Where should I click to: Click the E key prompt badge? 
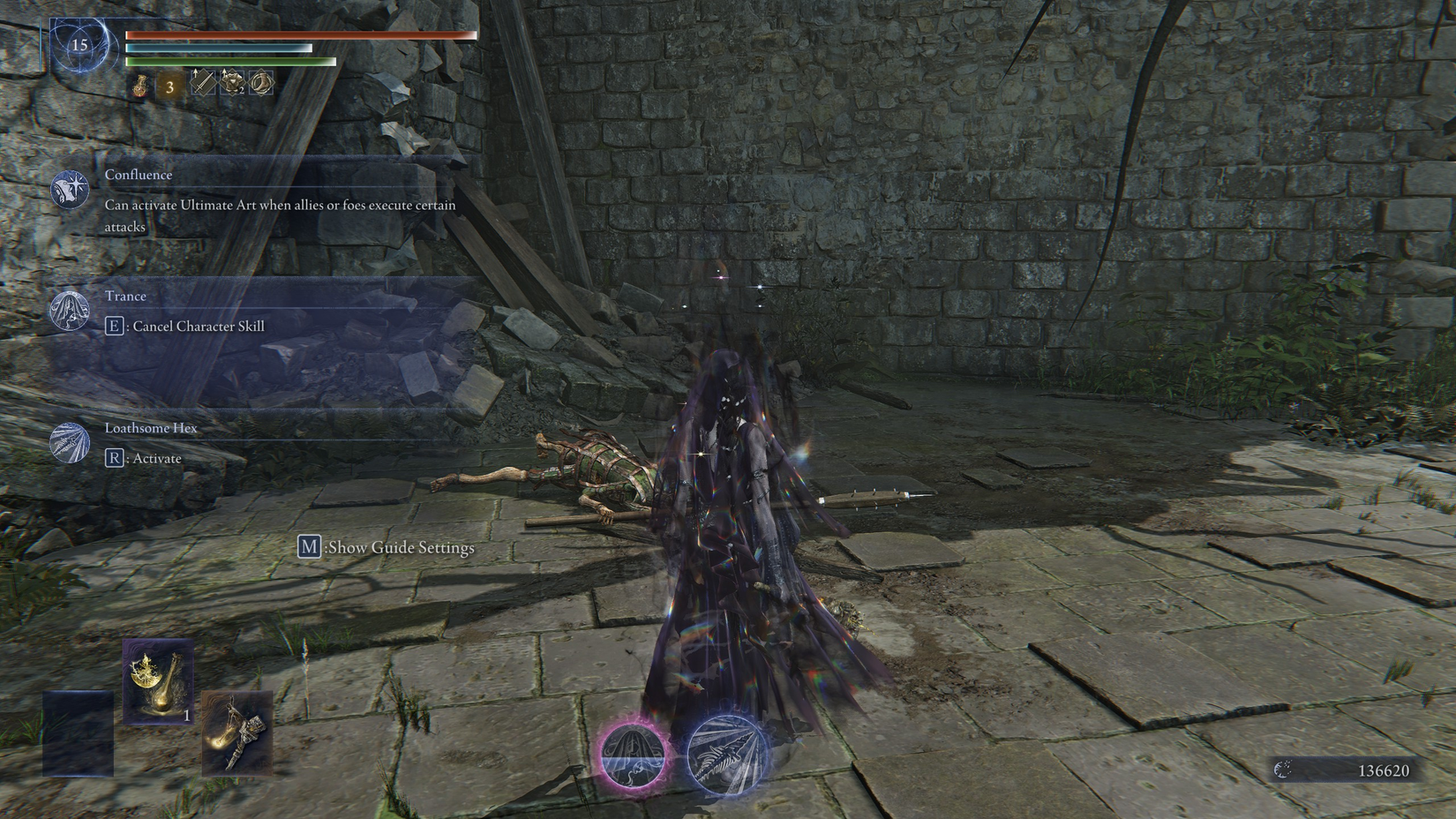(114, 326)
